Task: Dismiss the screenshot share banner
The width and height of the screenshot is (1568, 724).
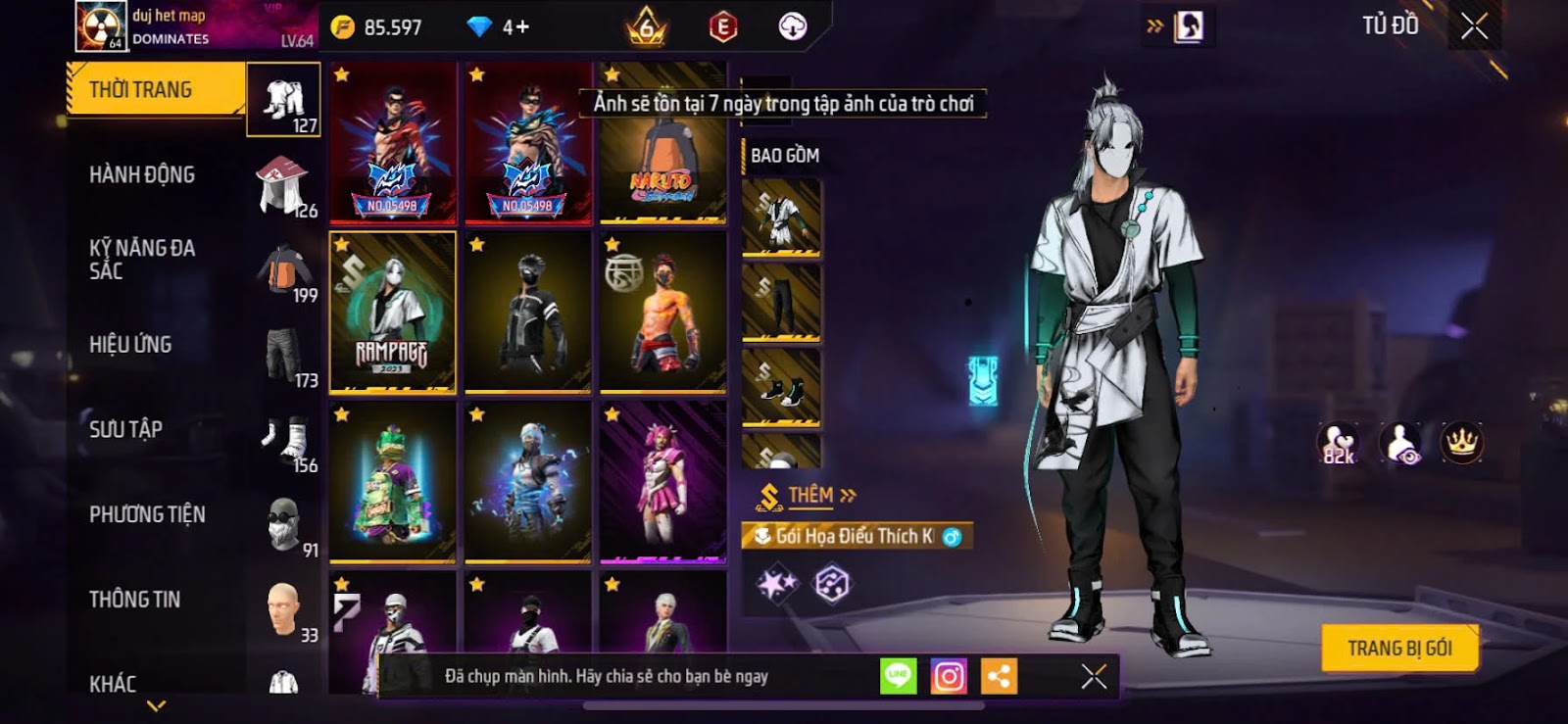Action: [1094, 676]
